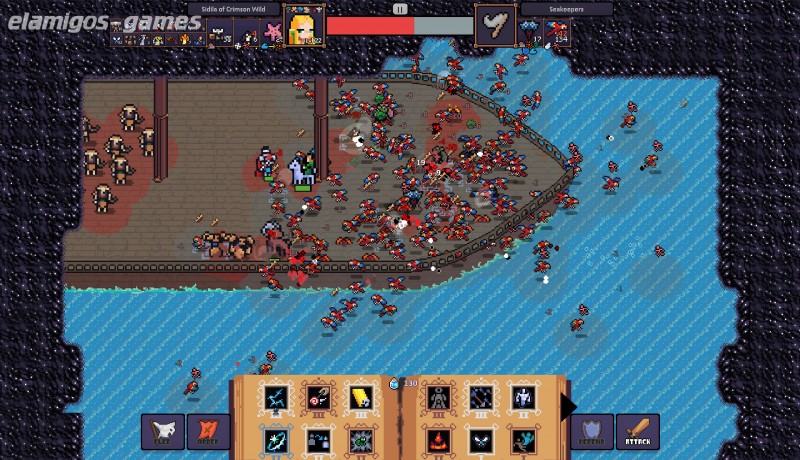Click the blonde hero portrait

coord(304,26)
